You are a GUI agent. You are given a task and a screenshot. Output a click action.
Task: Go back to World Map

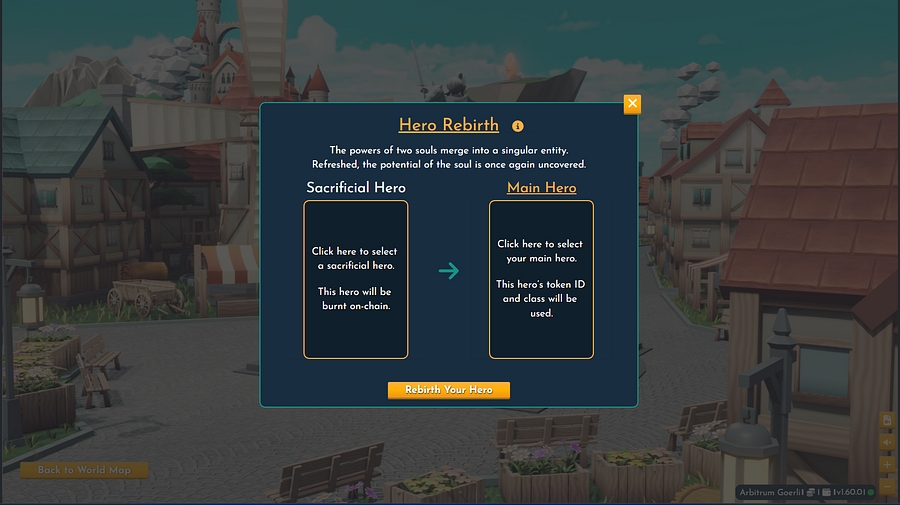(x=84, y=470)
